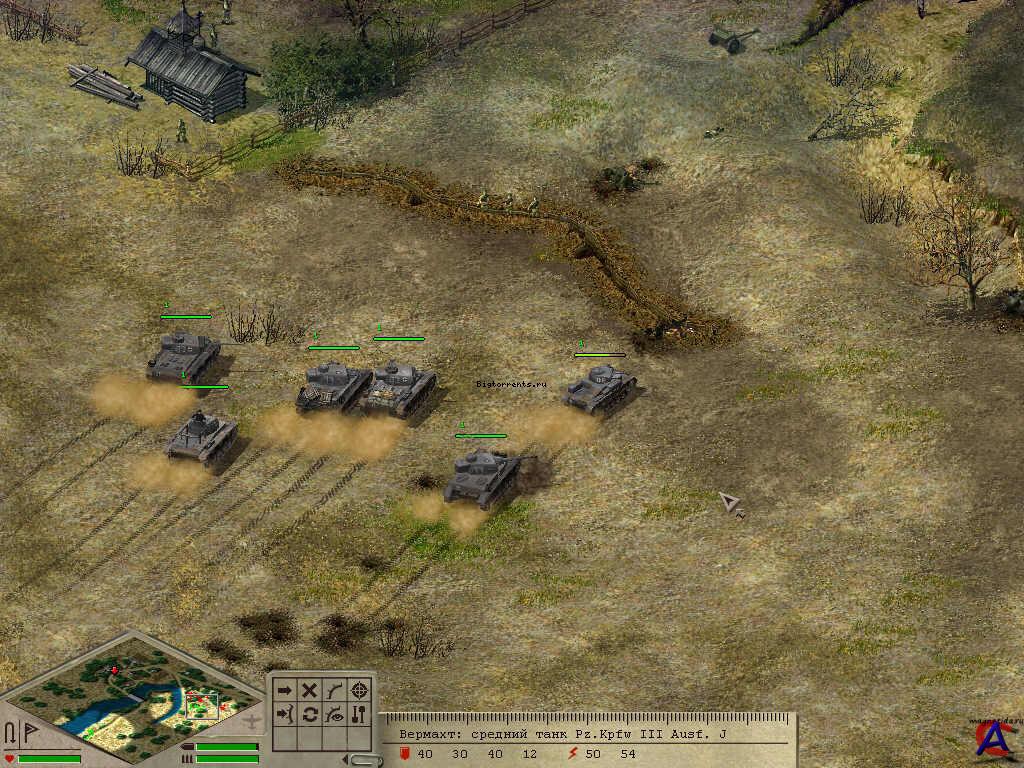
Task: Activate the crosshair attack command
Action: 360,690
